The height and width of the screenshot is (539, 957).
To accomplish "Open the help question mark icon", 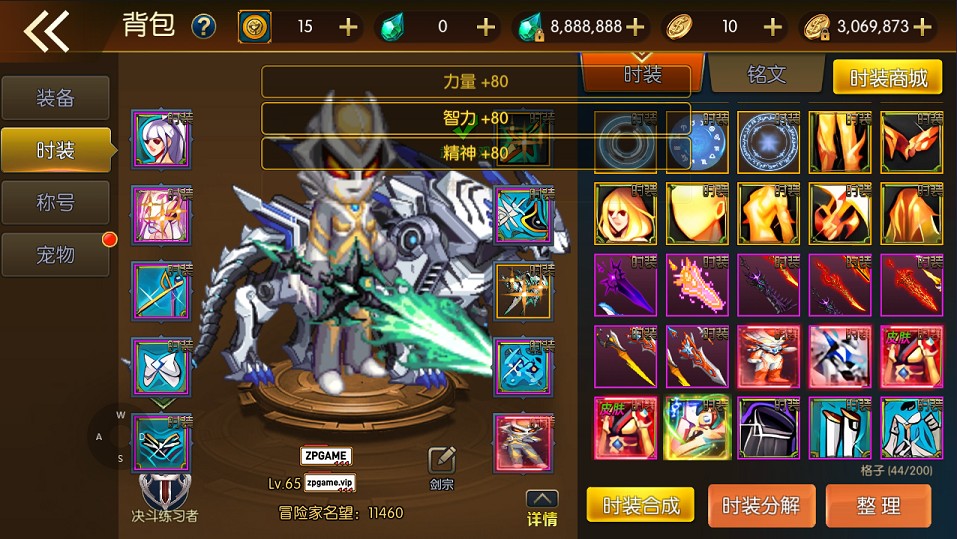I will 204,26.
